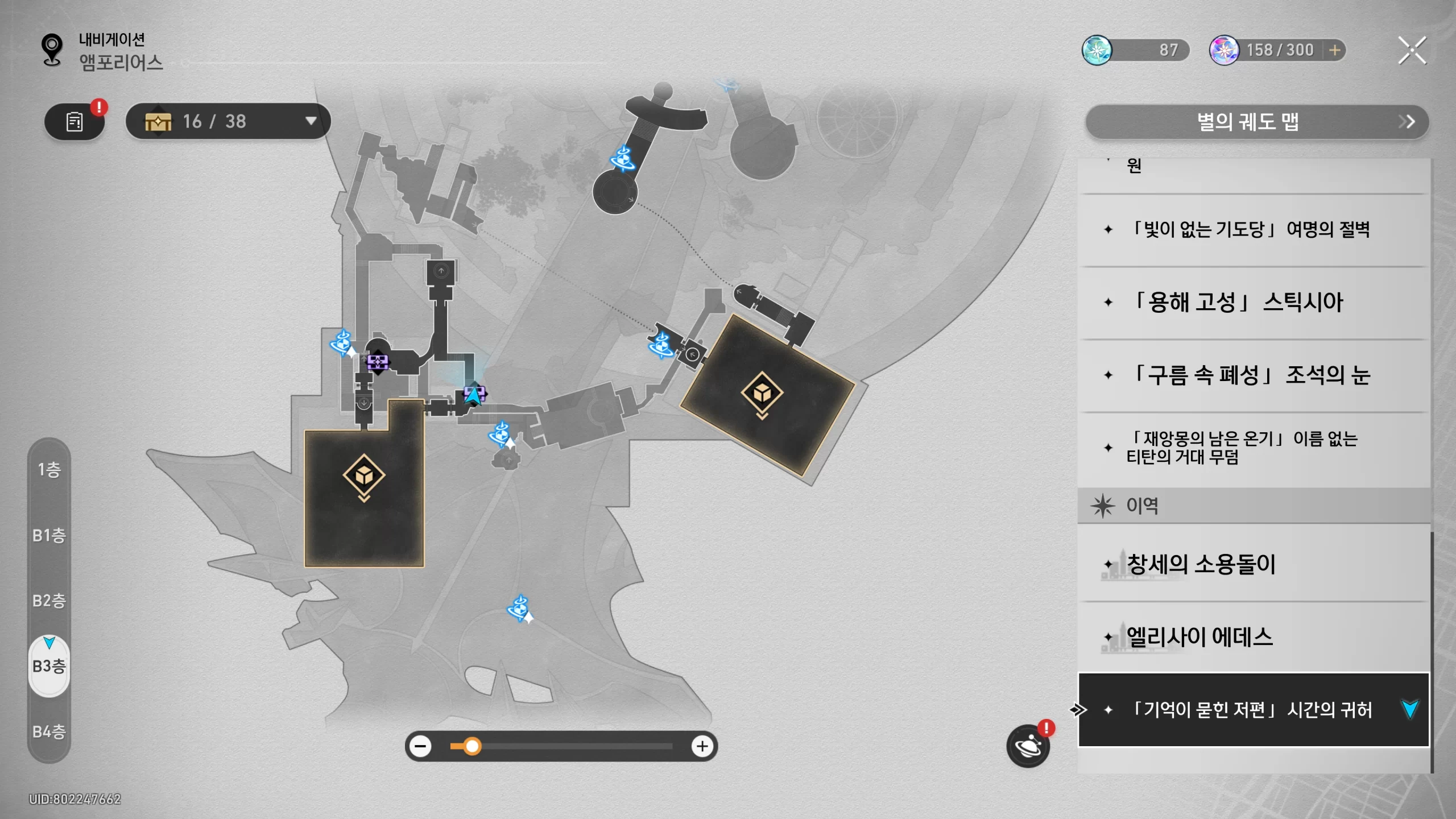Screen dimensions: 1456x819
Task: Add Trailblaze Power with the plus button
Action: click(x=1335, y=51)
